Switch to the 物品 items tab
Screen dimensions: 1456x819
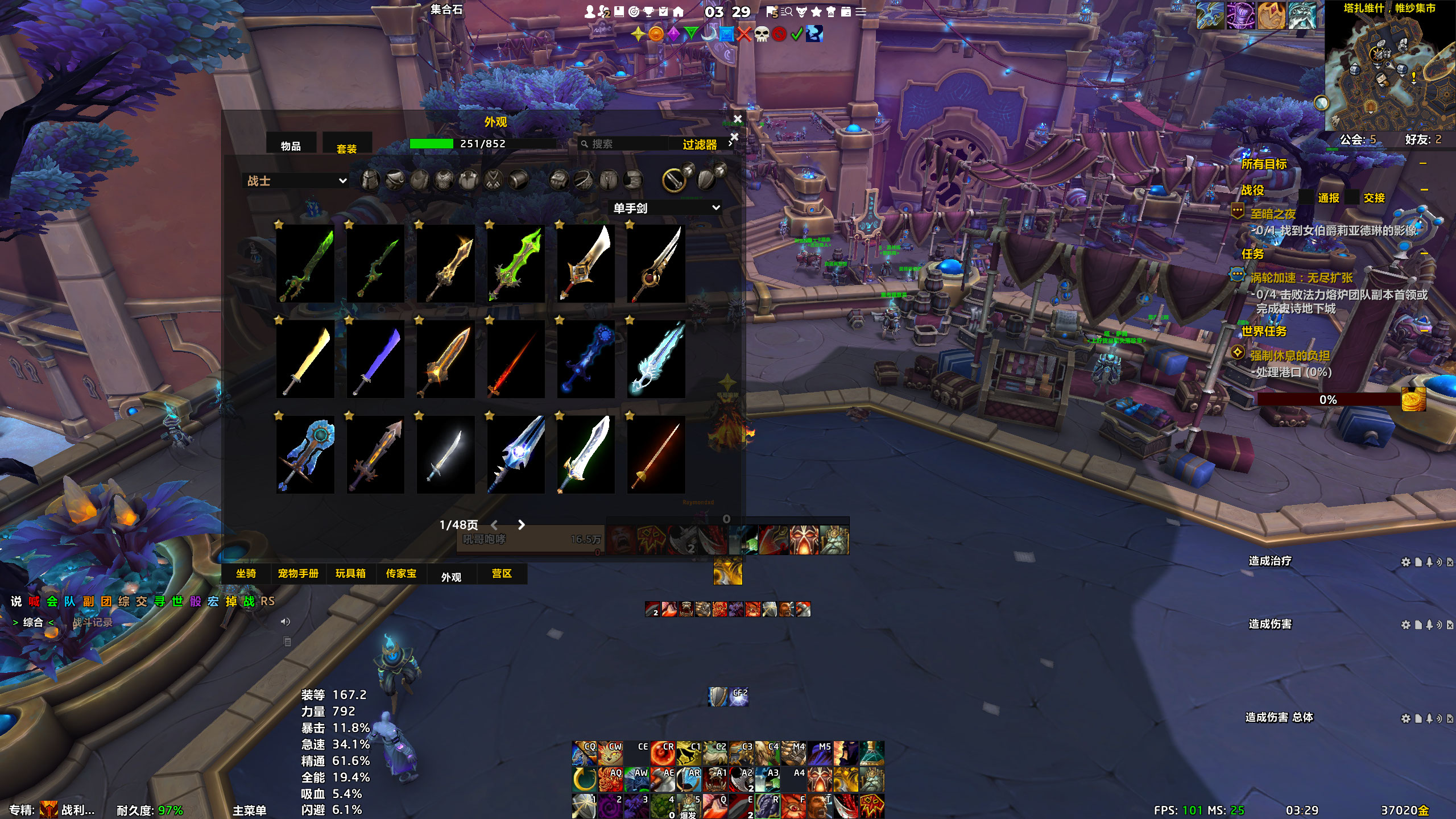(x=291, y=146)
